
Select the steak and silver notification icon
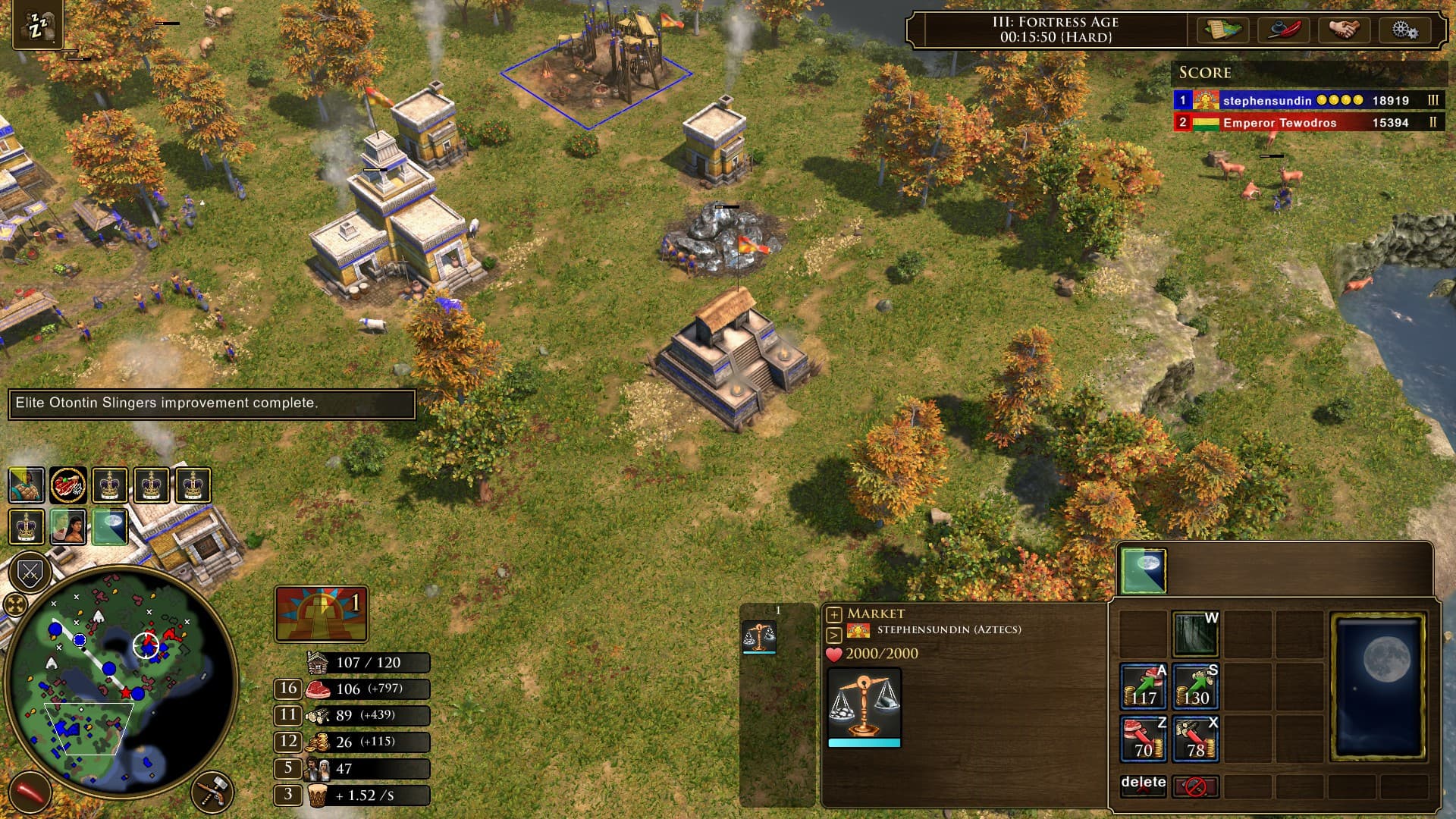[x=68, y=485]
